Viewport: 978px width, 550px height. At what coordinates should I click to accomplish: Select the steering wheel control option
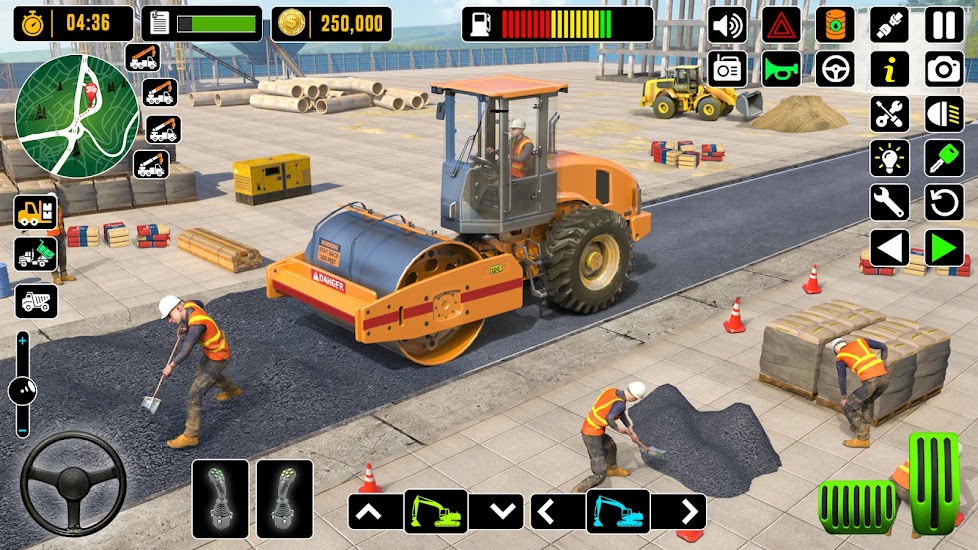(x=835, y=69)
